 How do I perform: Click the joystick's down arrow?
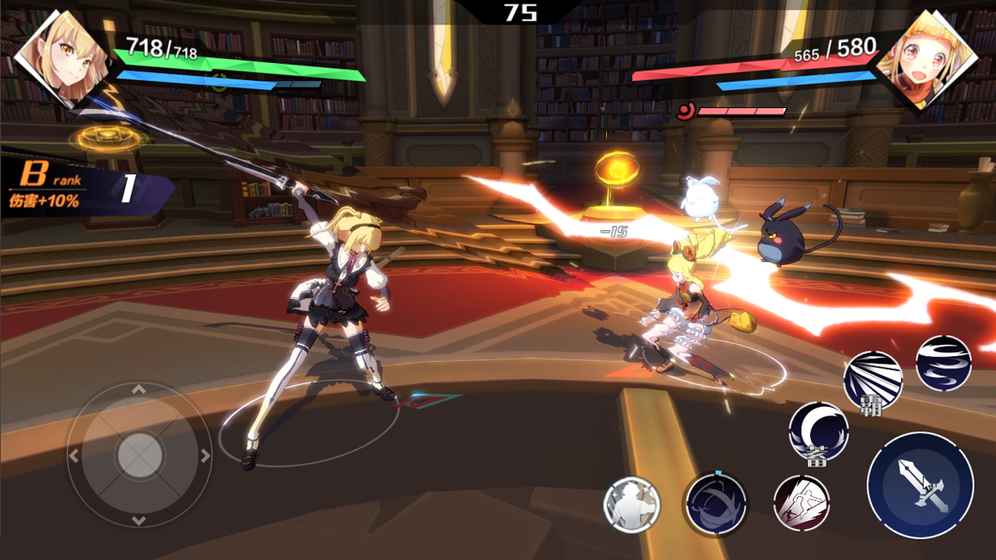[x=139, y=521]
